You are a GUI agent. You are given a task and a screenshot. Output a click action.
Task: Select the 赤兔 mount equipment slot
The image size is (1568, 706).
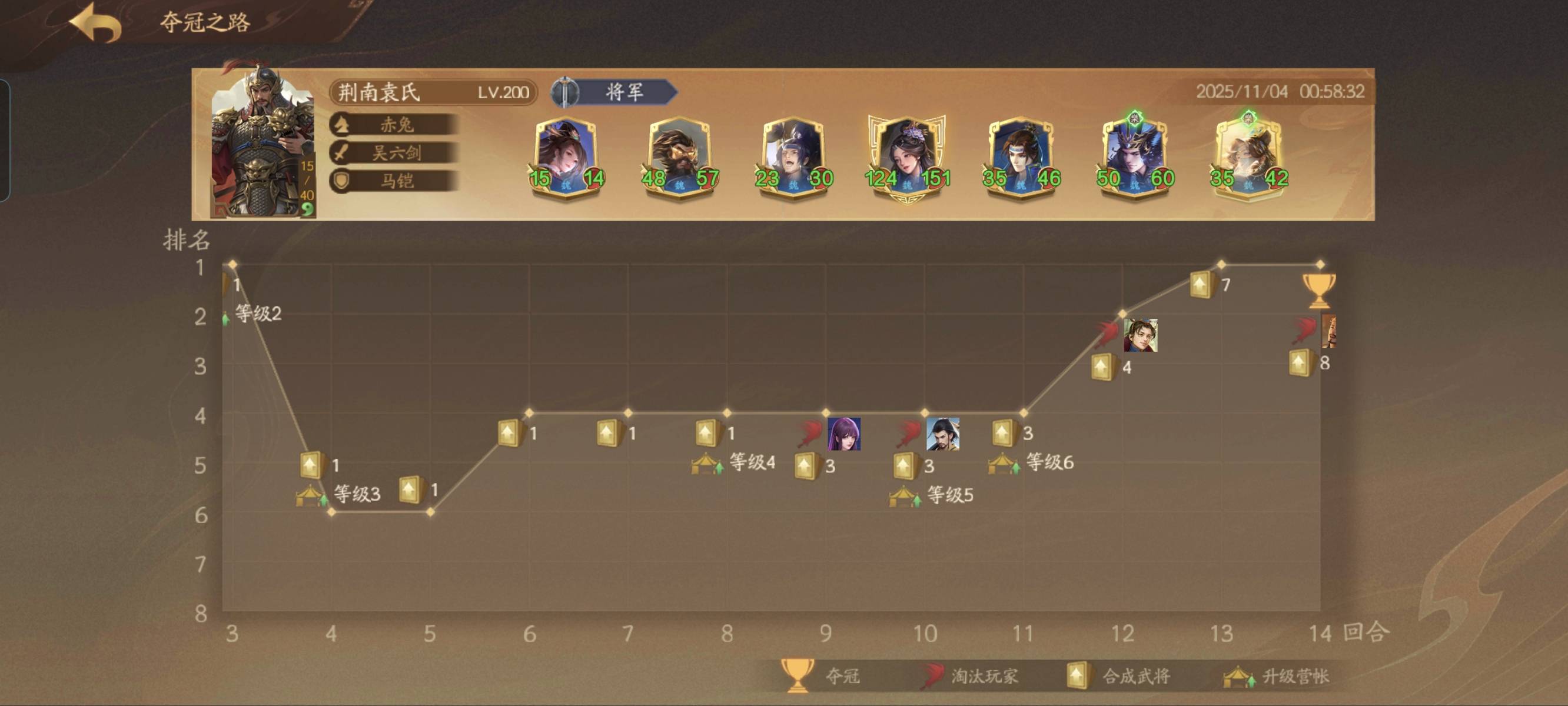coord(394,125)
